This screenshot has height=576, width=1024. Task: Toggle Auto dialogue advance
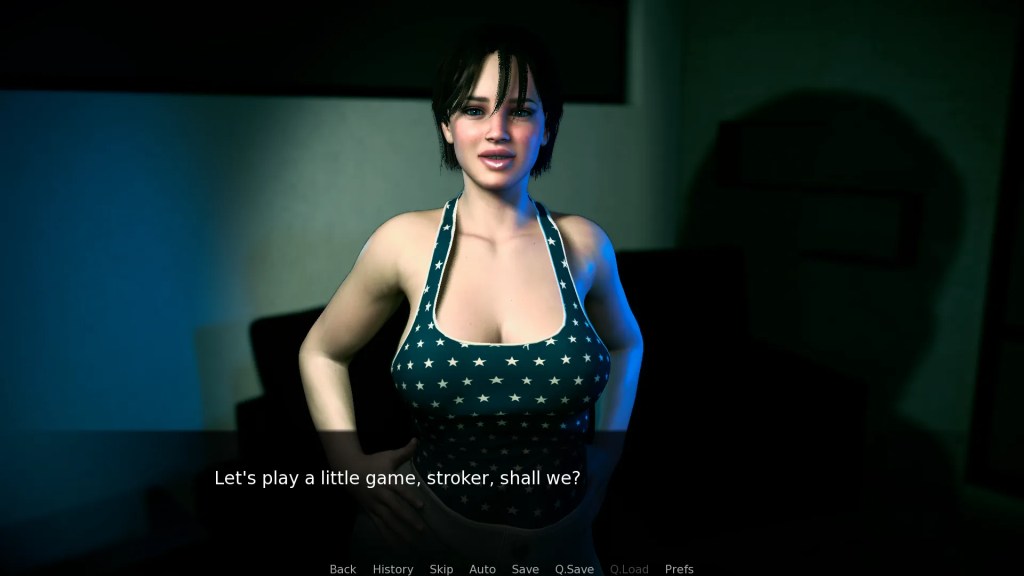pyautogui.click(x=482, y=569)
